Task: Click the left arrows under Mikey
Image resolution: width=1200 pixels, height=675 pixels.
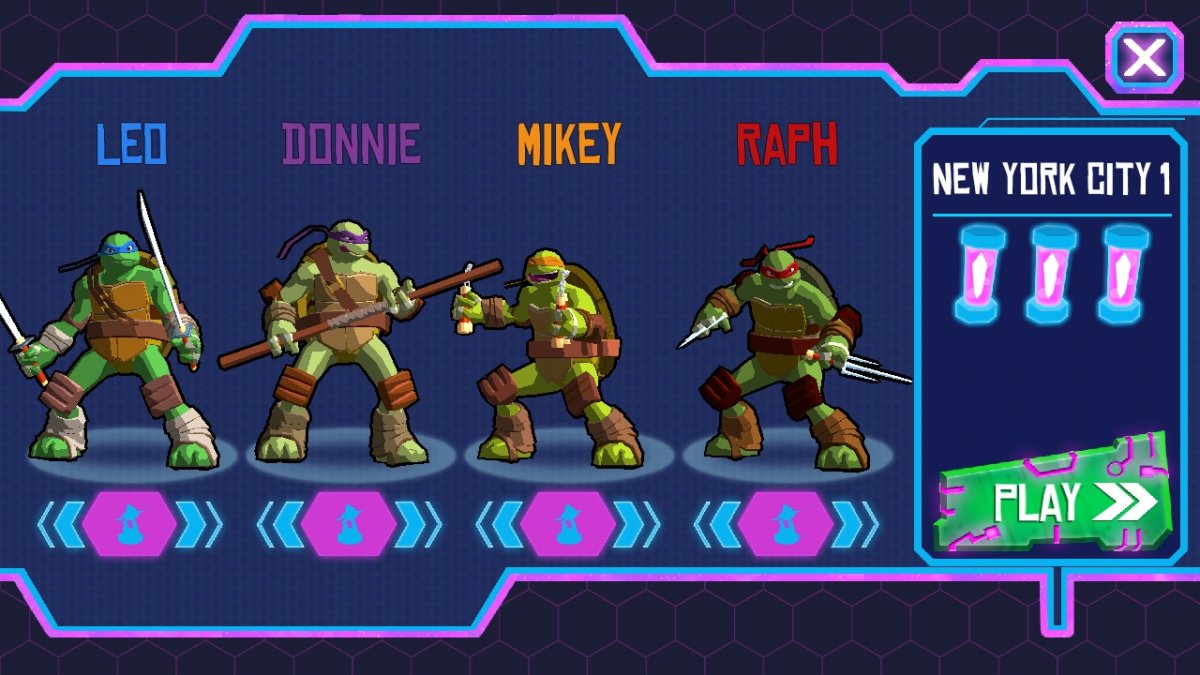Action: (498, 524)
